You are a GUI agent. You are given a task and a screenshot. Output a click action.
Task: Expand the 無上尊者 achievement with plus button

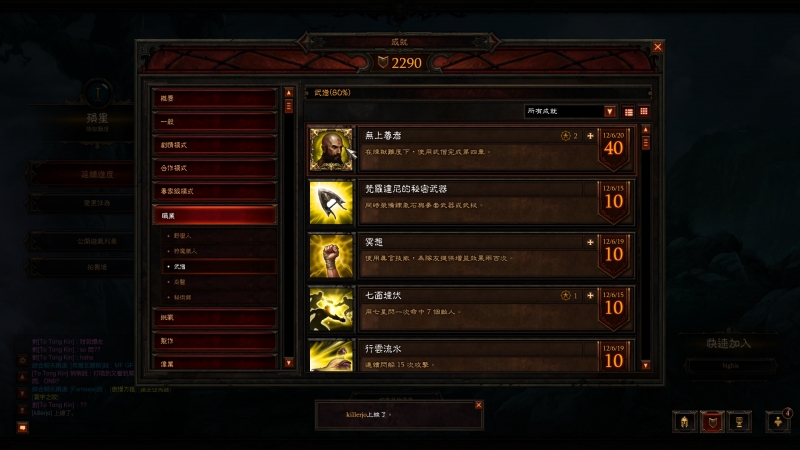[590, 135]
